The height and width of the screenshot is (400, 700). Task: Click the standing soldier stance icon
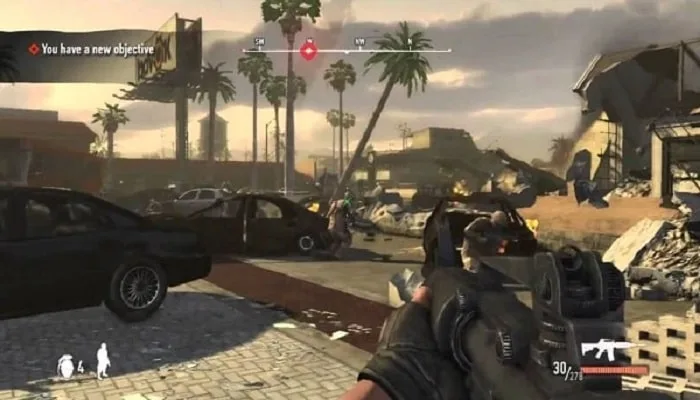(102, 360)
